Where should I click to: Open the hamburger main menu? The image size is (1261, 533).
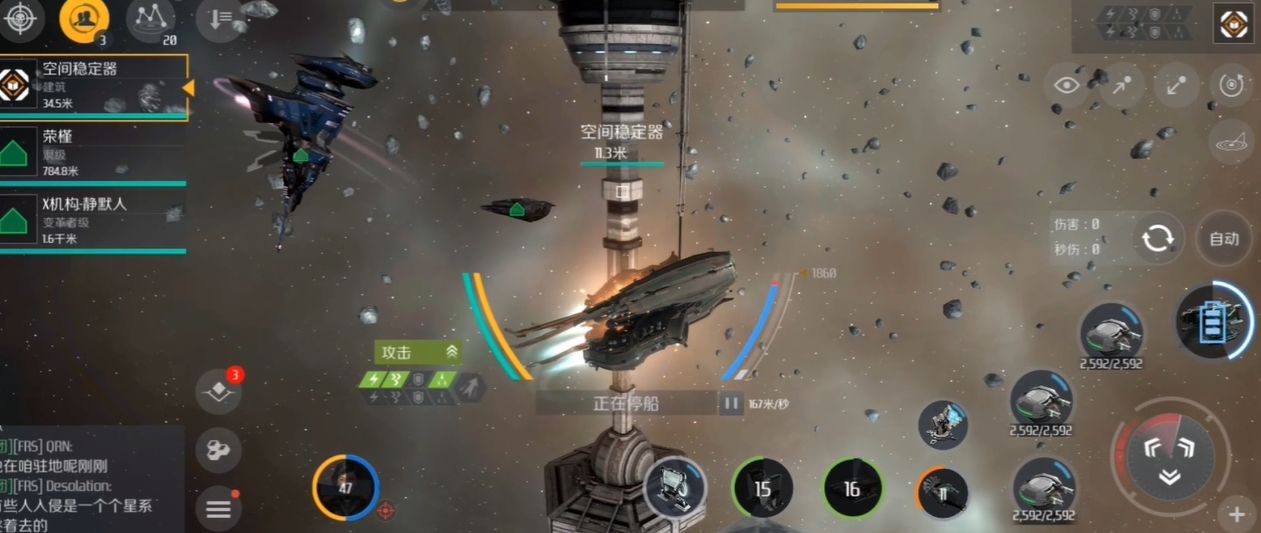[219, 509]
